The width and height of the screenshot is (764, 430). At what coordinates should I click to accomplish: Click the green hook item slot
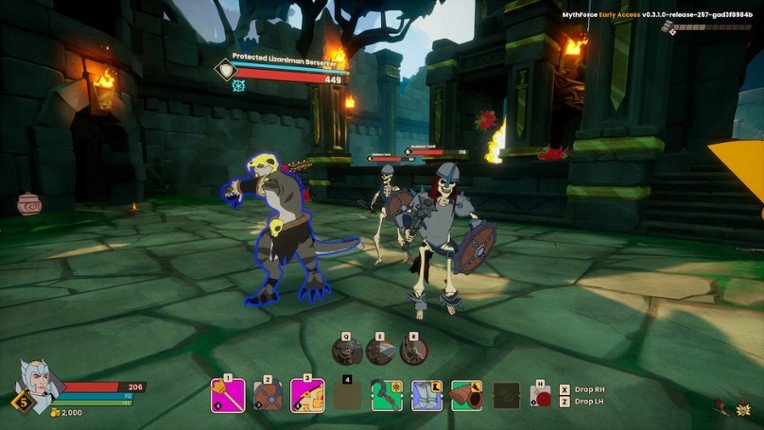(386, 396)
